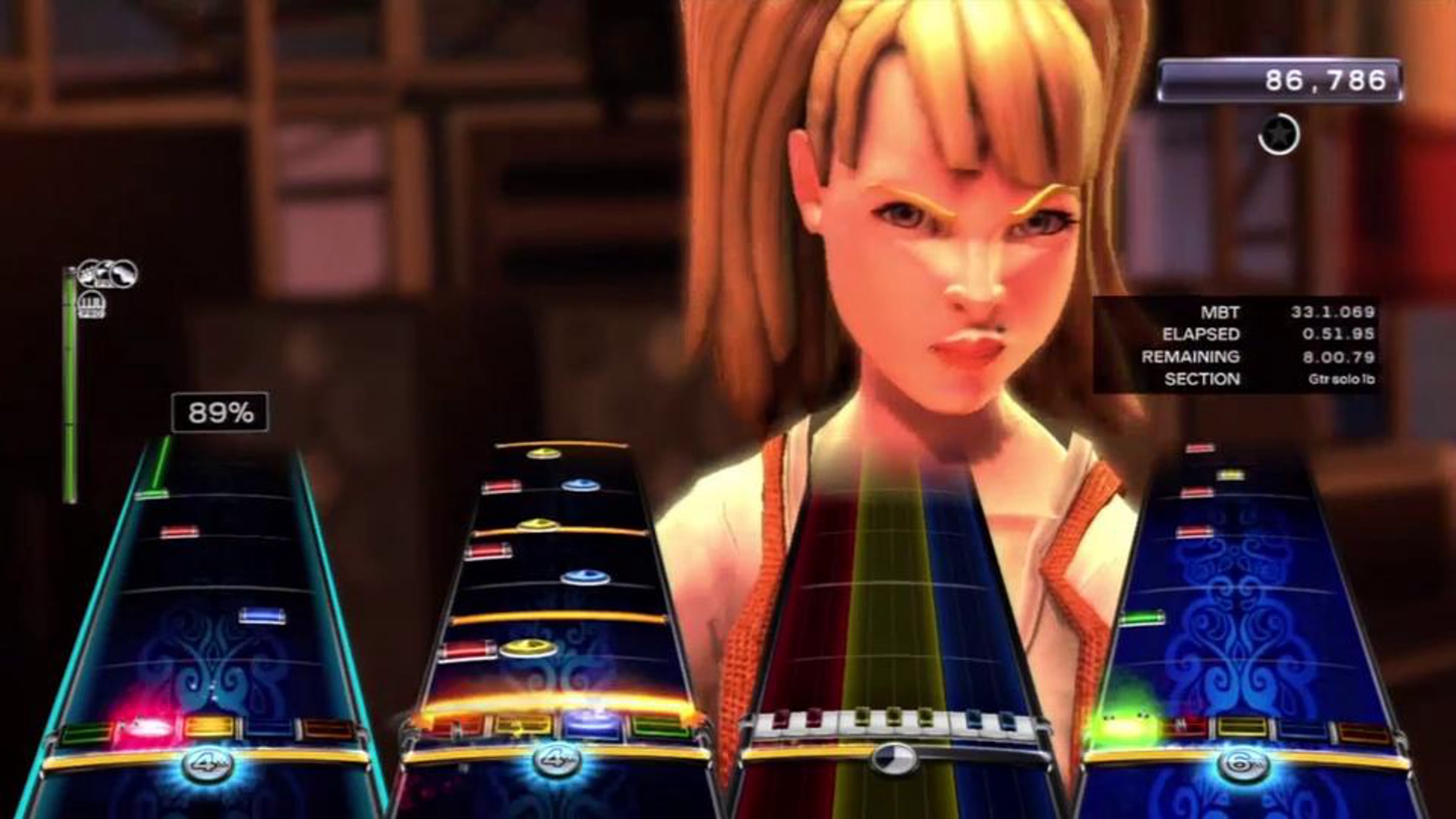
Task: Select the keyboard instrument icon on the crowd meter
Action: [x=92, y=304]
